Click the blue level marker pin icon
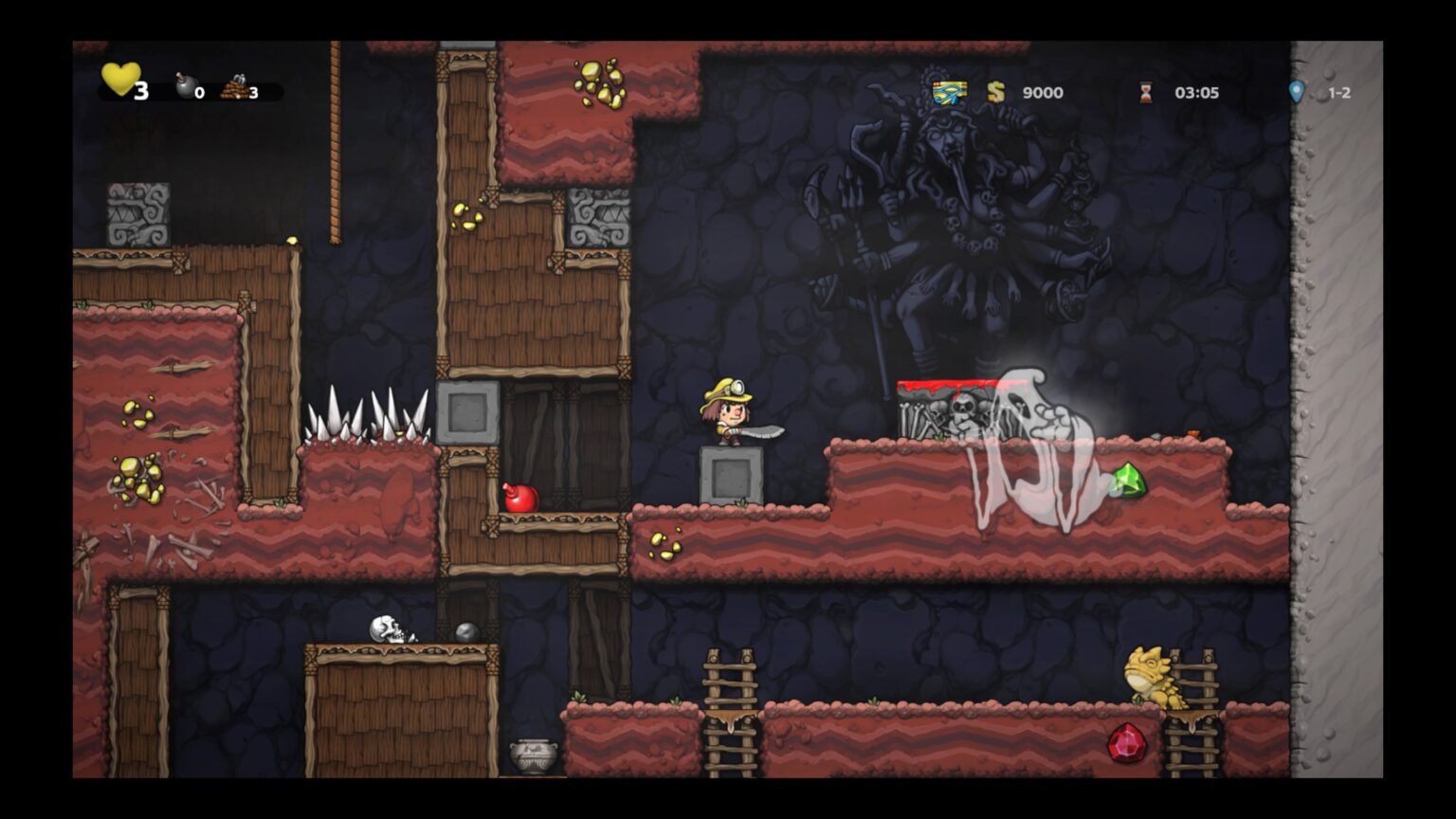 click(x=1295, y=90)
